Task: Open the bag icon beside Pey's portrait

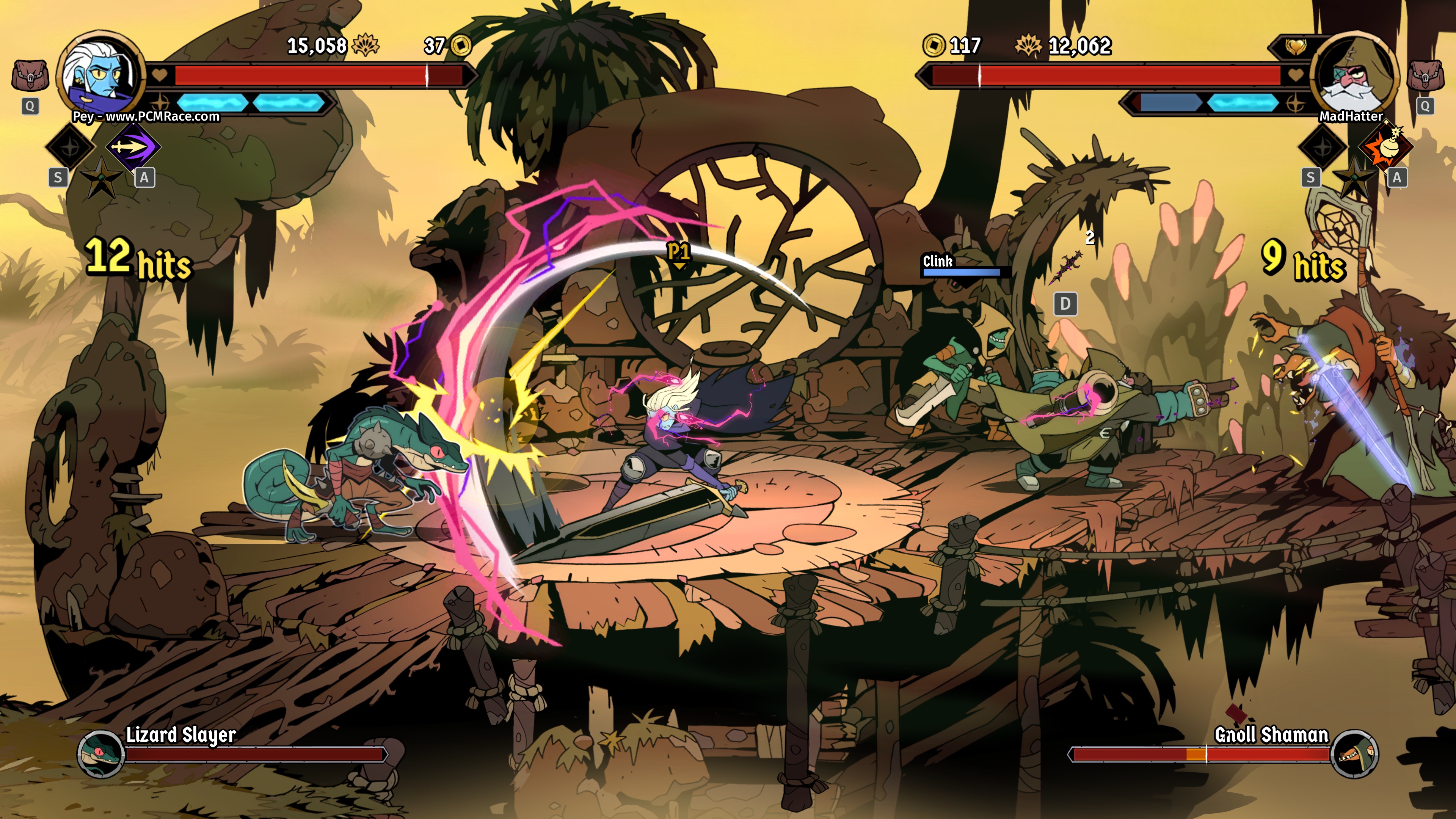Action: (x=30, y=76)
